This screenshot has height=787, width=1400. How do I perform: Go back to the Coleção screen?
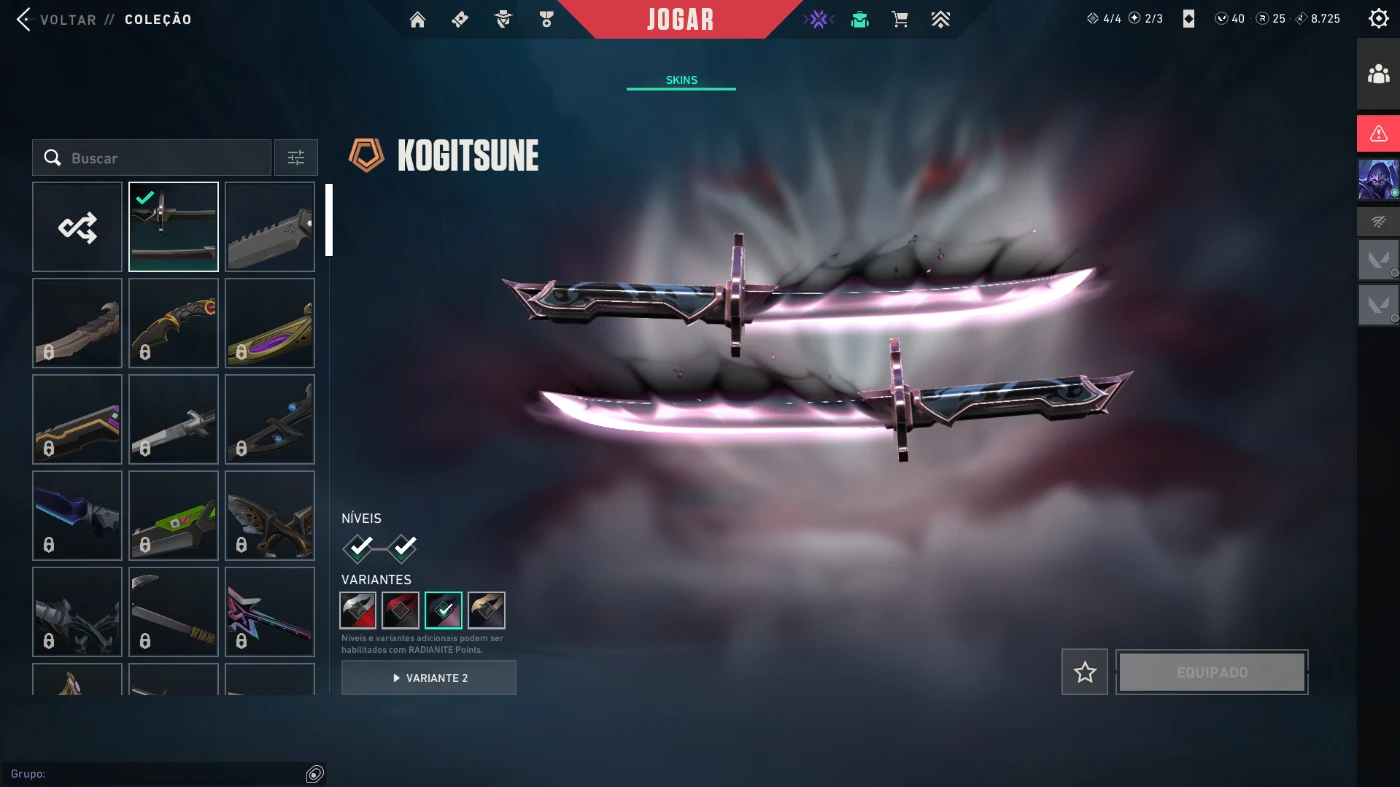(60, 19)
